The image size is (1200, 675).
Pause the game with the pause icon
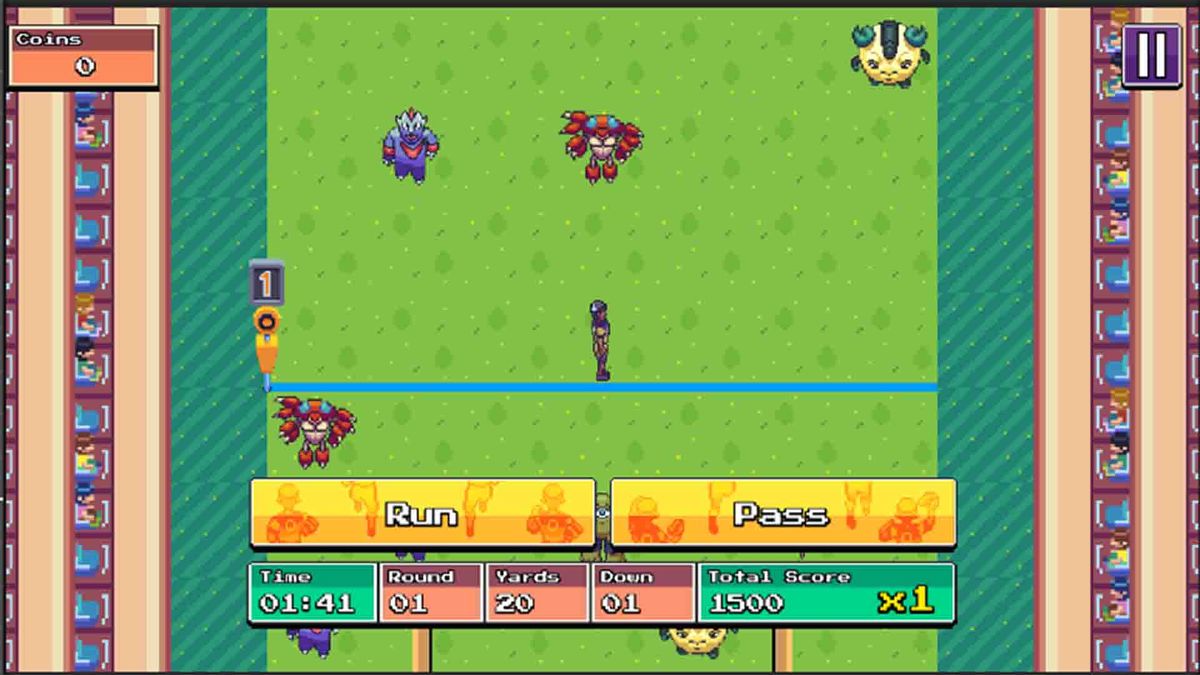tap(1152, 54)
